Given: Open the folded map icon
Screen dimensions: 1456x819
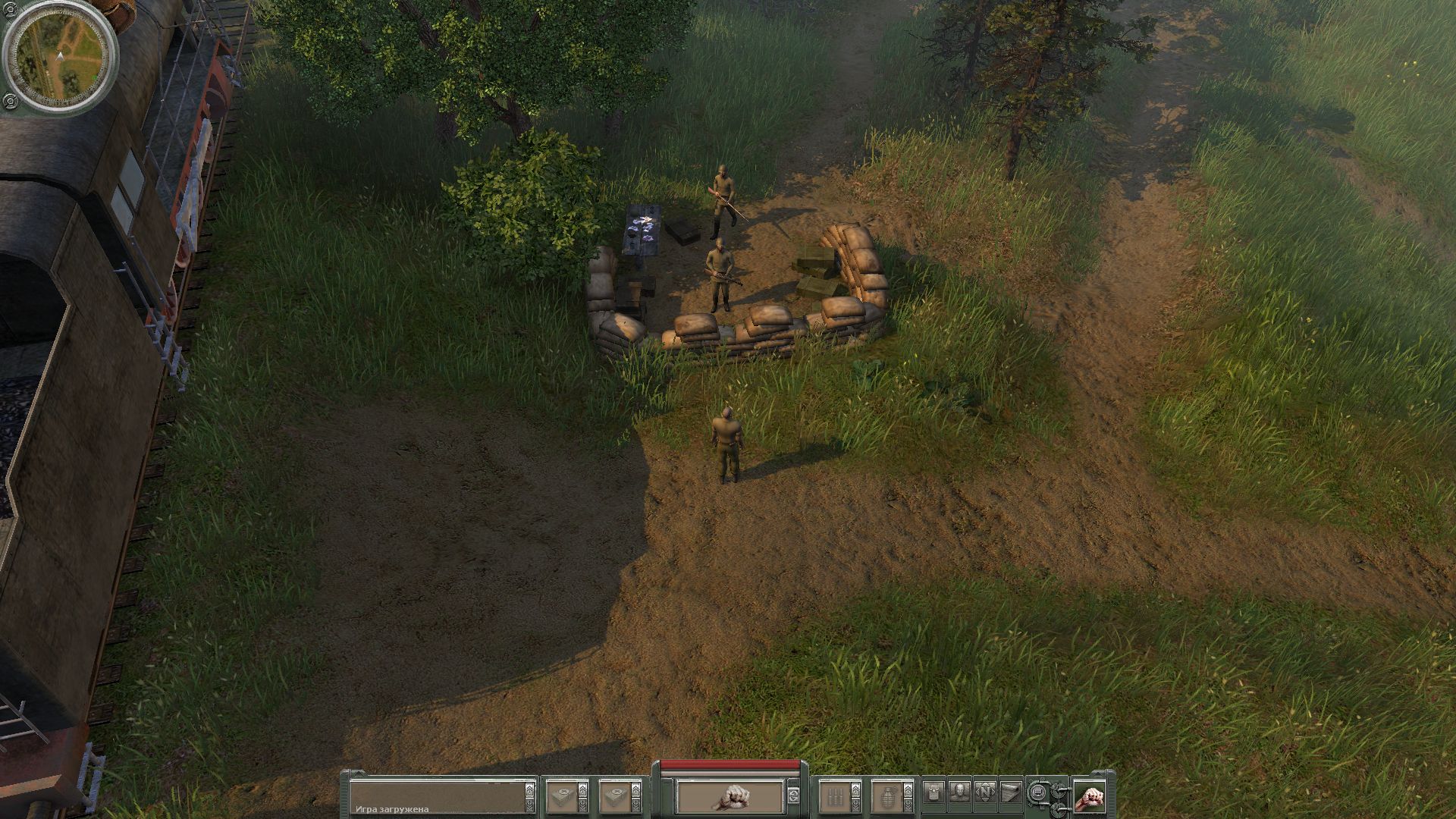Looking at the screenshot, I should (1010, 793).
